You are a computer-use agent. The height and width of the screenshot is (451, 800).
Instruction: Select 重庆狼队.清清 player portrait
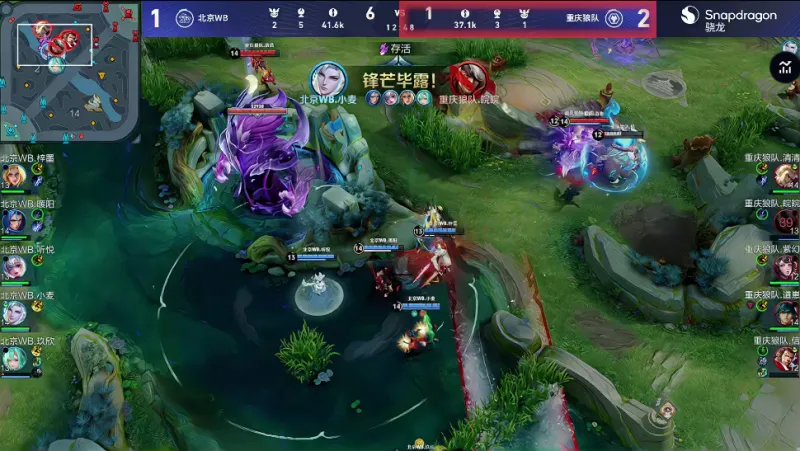786,176
